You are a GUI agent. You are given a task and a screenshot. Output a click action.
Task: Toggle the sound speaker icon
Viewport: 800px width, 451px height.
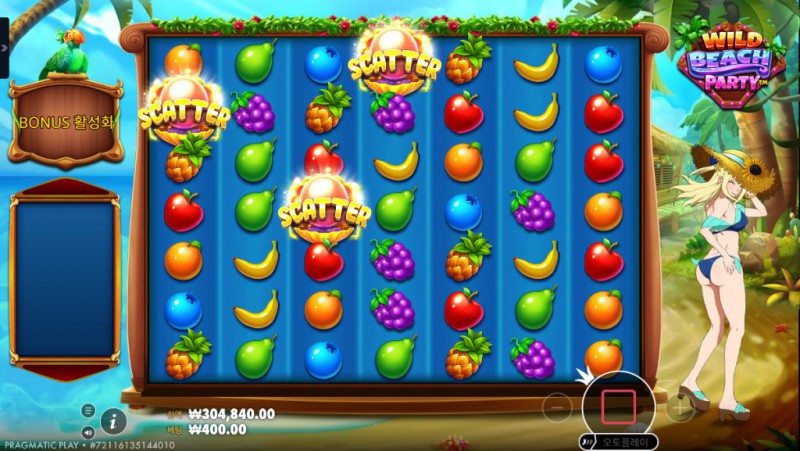click(88, 432)
